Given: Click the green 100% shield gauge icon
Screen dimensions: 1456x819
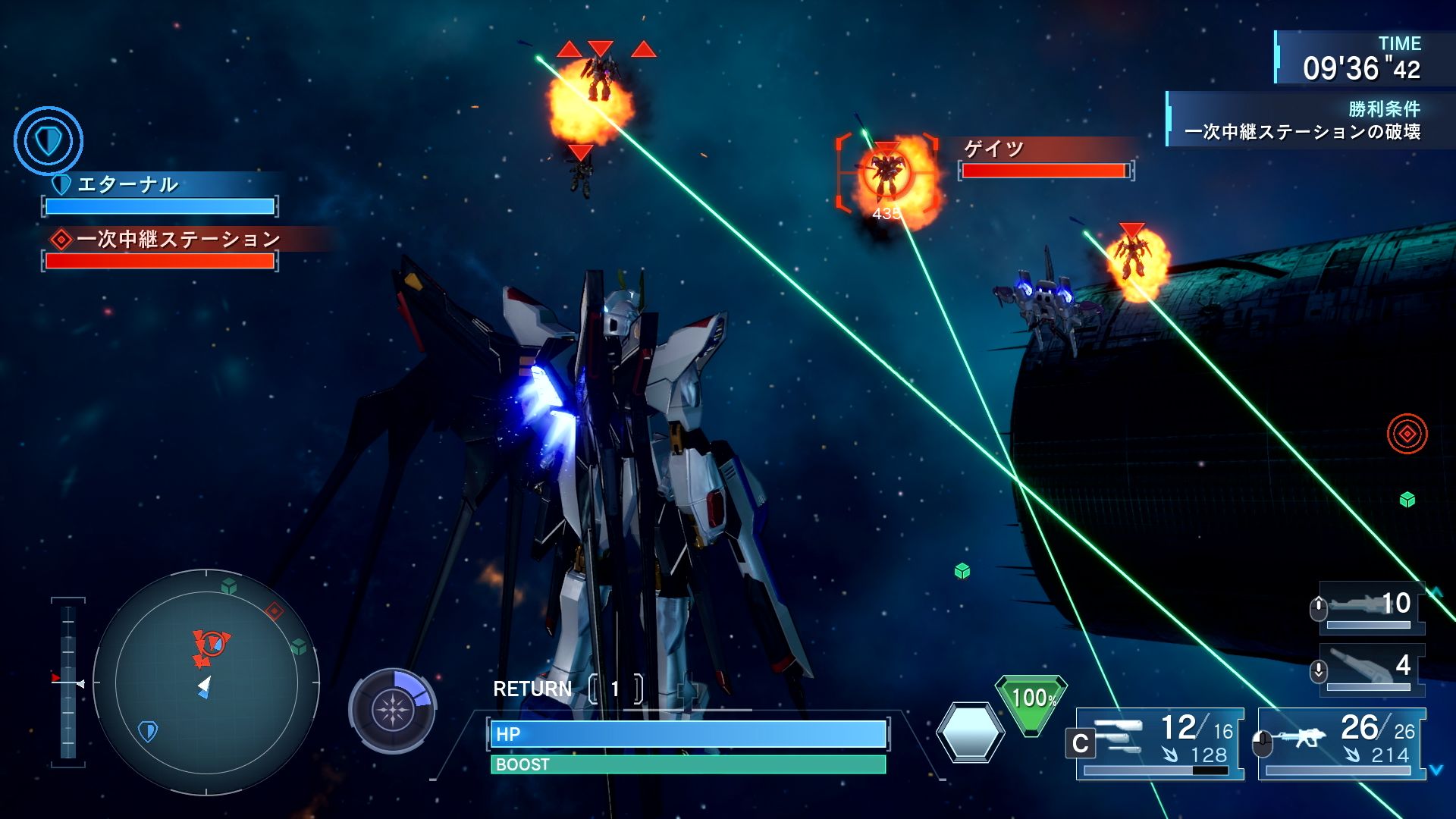Looking at the screenshot, I should click(x=1031, y=701).
